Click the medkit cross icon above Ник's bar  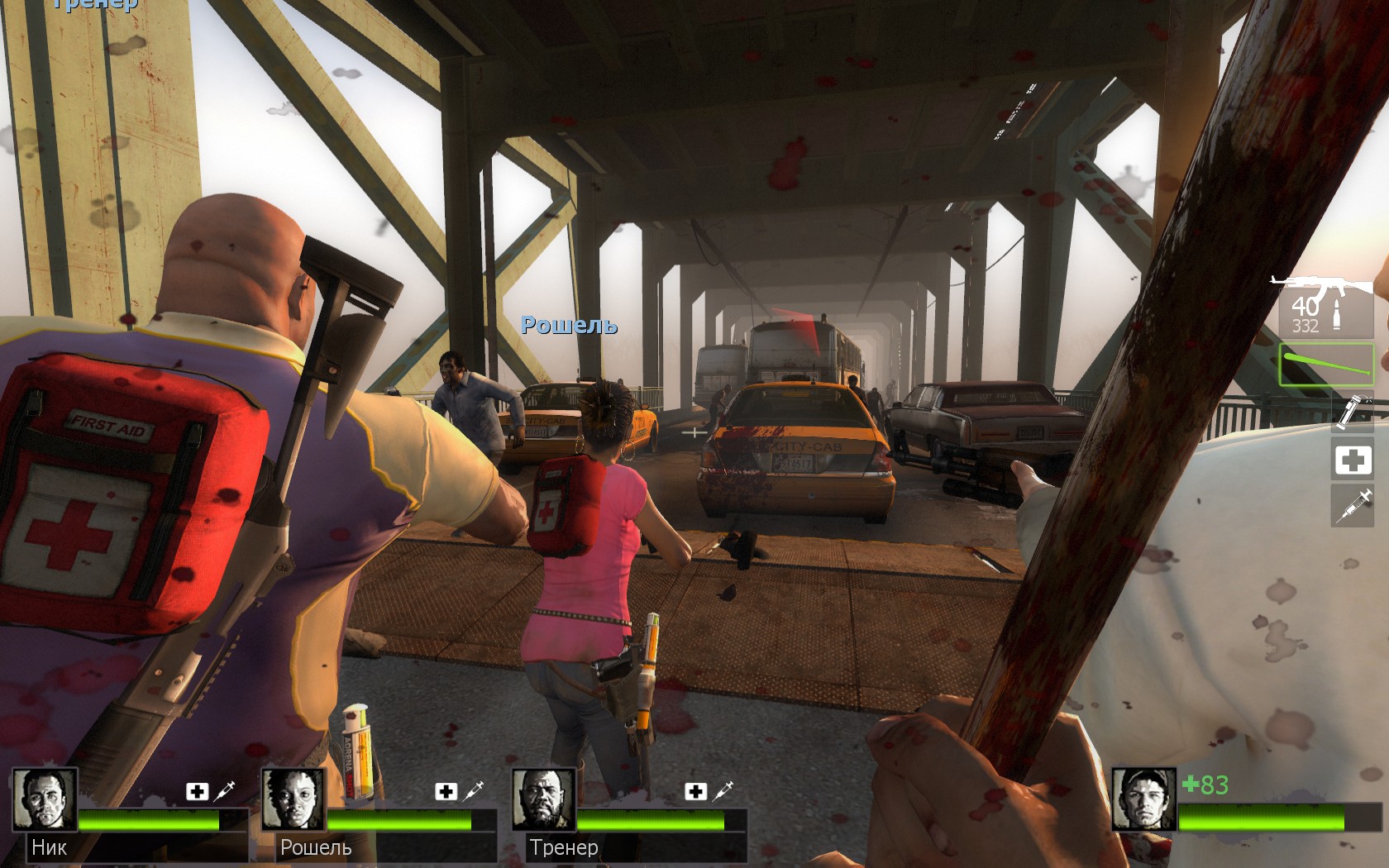(196, 792)
